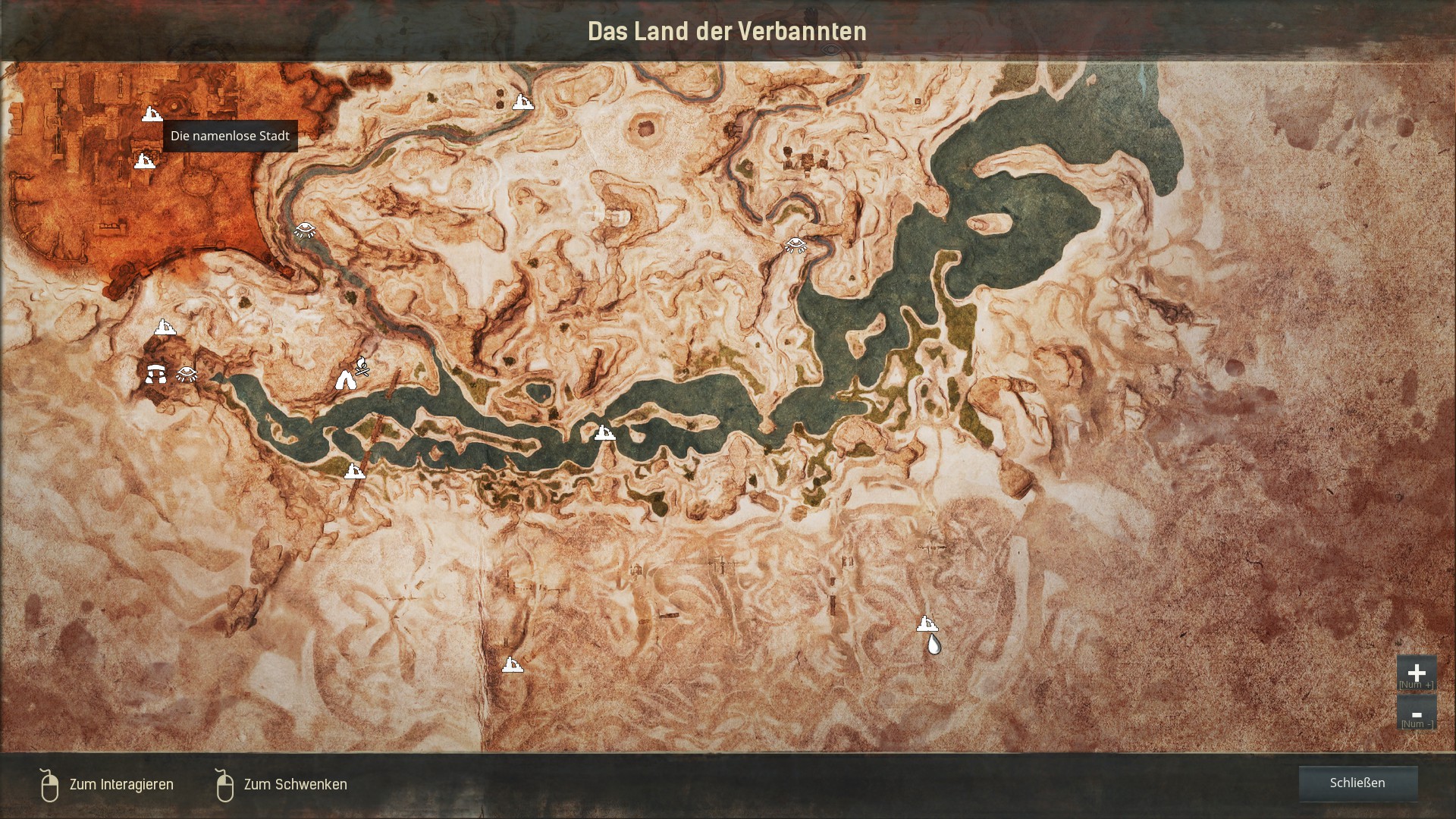This screenshot has width=1456, height=819.
Task: Zoom in with the plus button
Action: click(1416, 673)
